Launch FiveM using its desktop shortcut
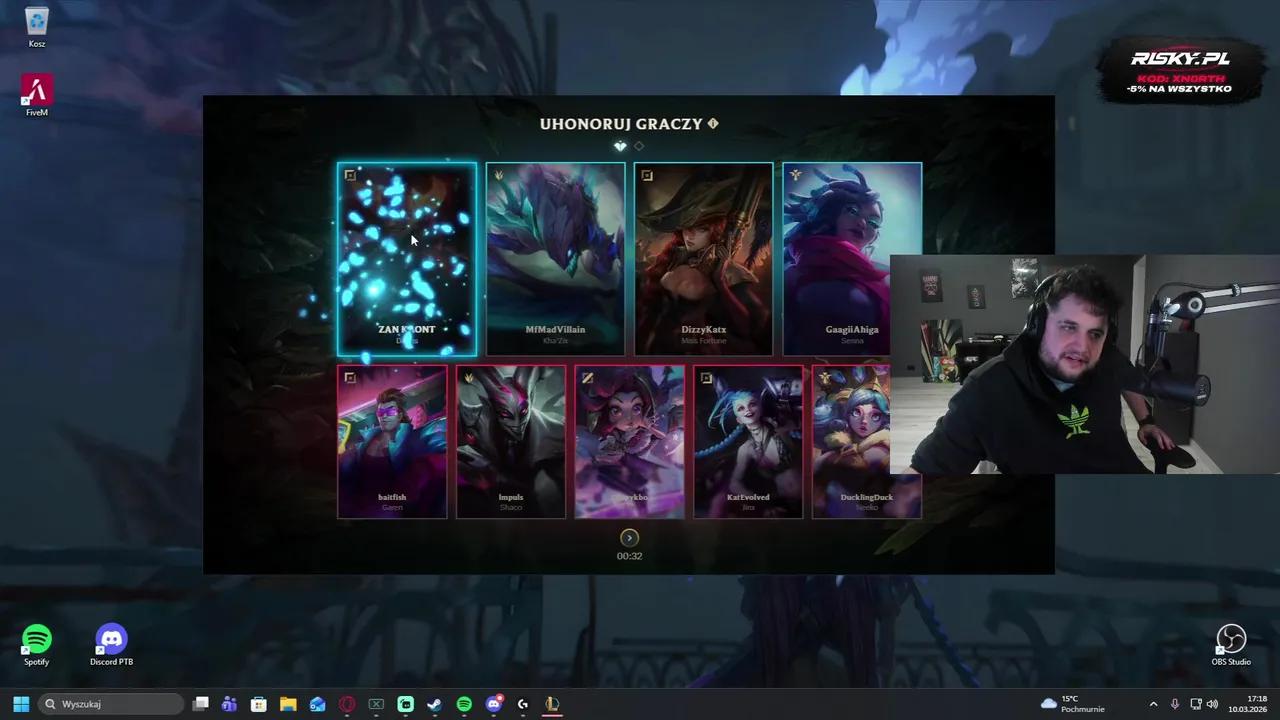The image size is (1280, 720). 36,90
